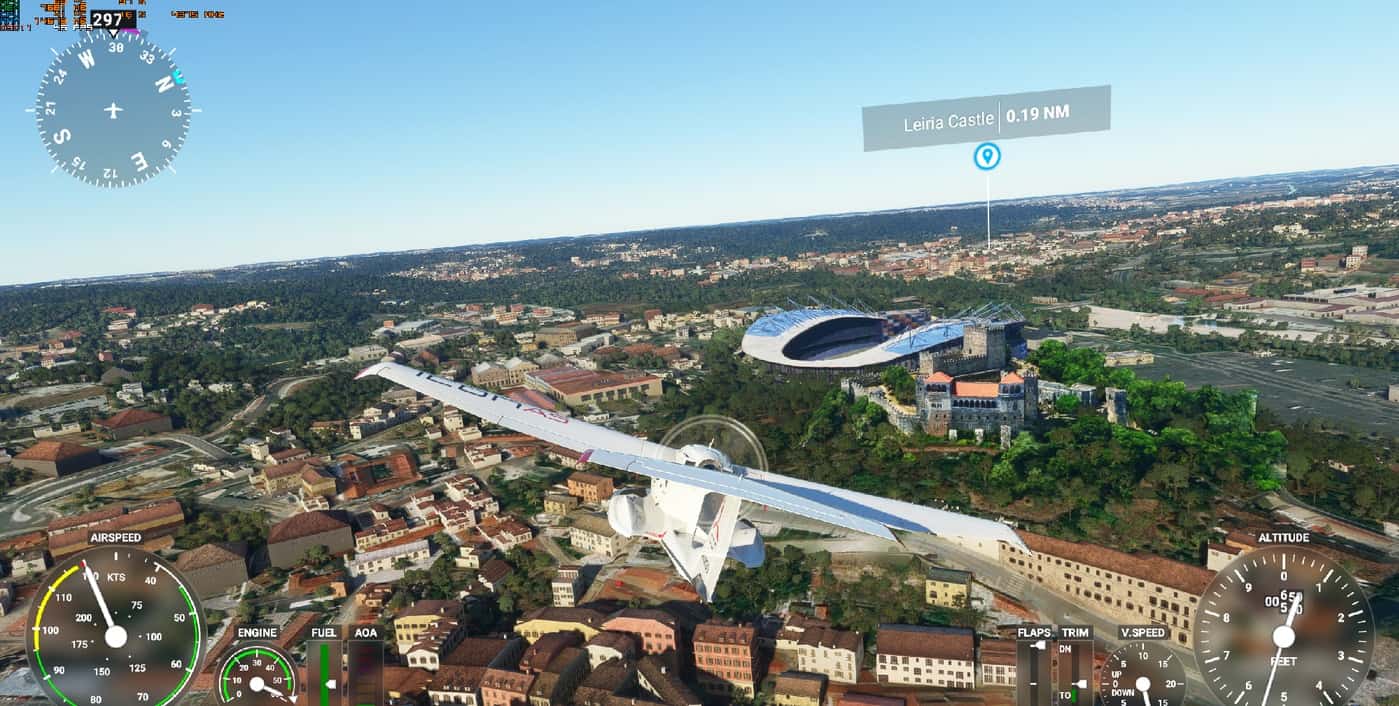Click the blue location pin marker
The image size is (1399, 706).
coord(987,156)
